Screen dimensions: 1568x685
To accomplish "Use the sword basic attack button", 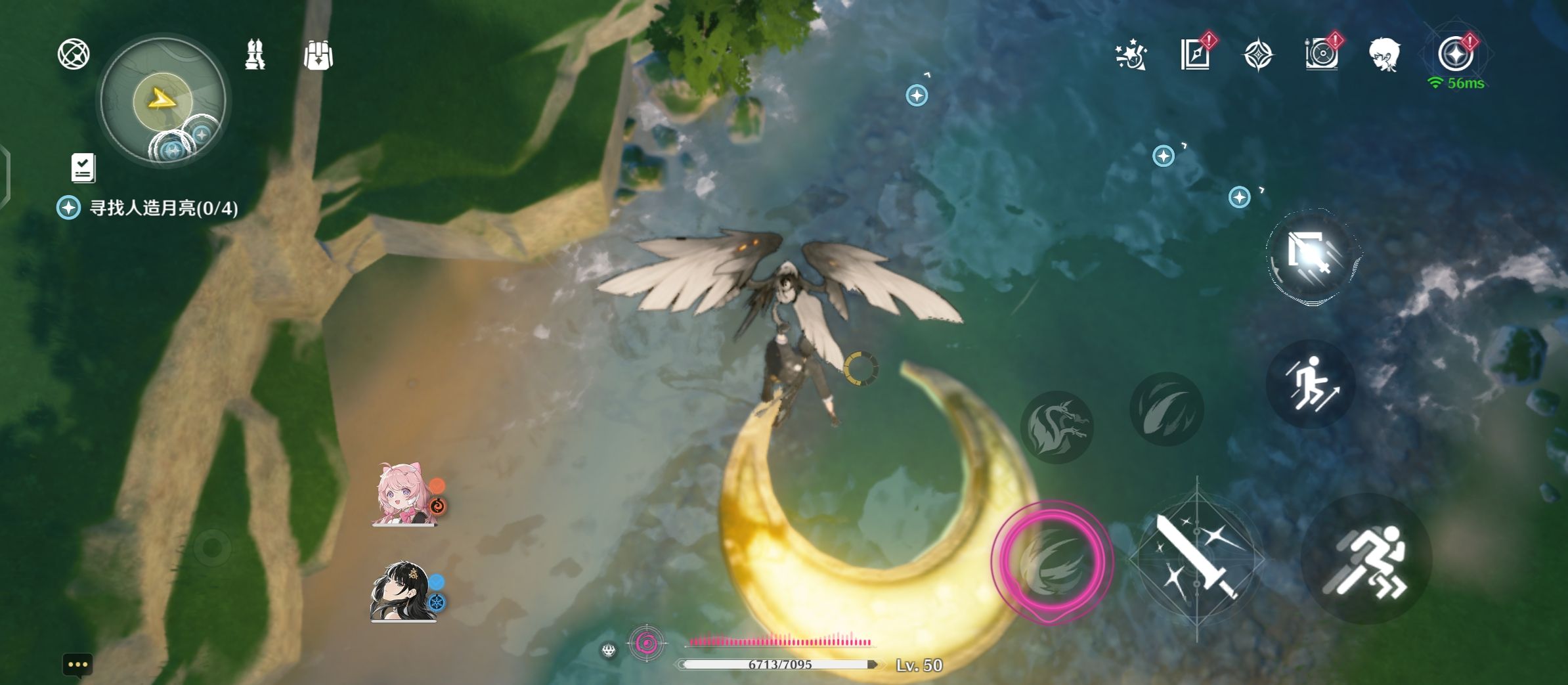I will point(1196,558).
